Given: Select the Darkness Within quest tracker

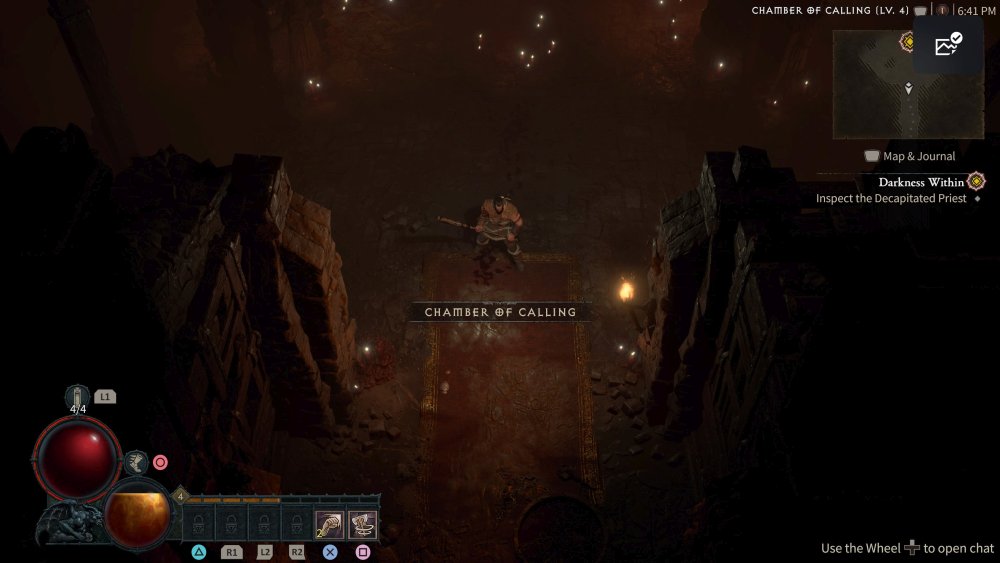Looking at the screenshot, I should (921, 182).
